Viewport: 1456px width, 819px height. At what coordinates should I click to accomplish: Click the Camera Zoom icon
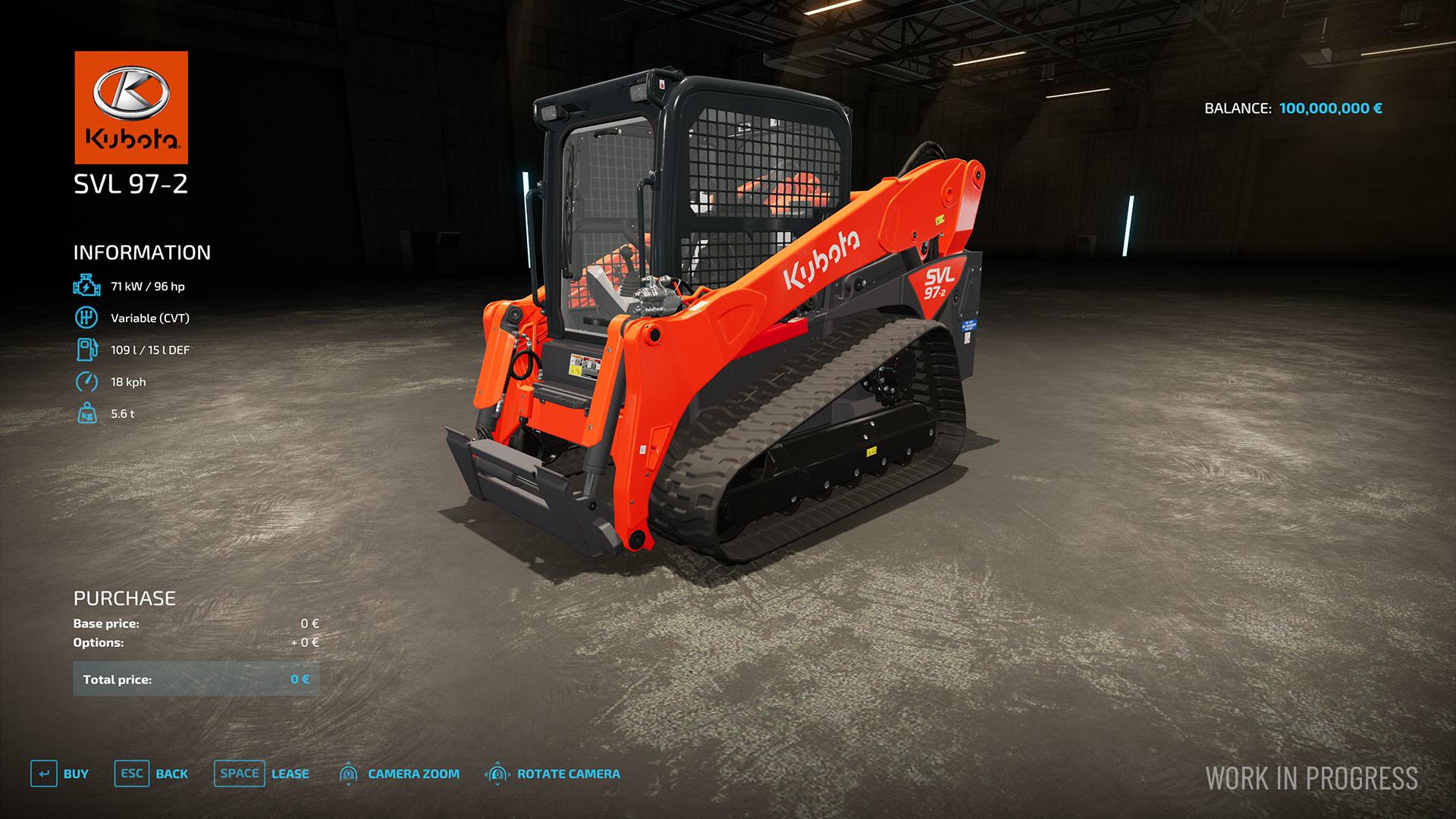pos(349,774)
